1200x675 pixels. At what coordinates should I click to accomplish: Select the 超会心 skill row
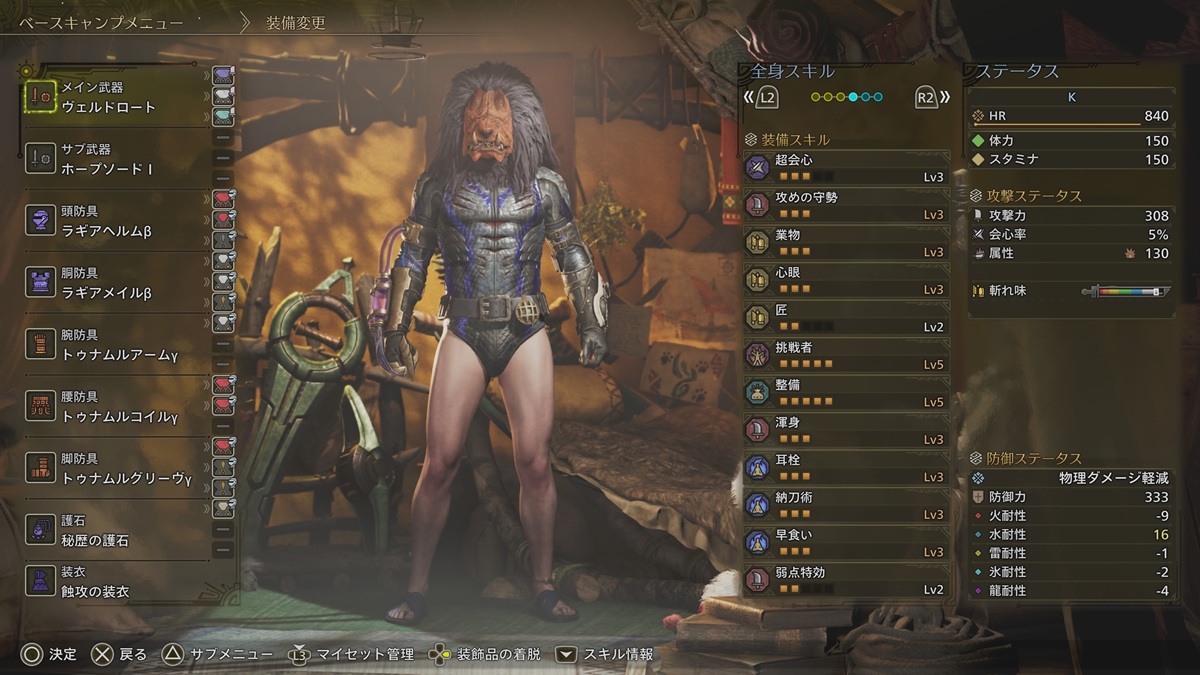pyautogui.click(x=846, y=168)
